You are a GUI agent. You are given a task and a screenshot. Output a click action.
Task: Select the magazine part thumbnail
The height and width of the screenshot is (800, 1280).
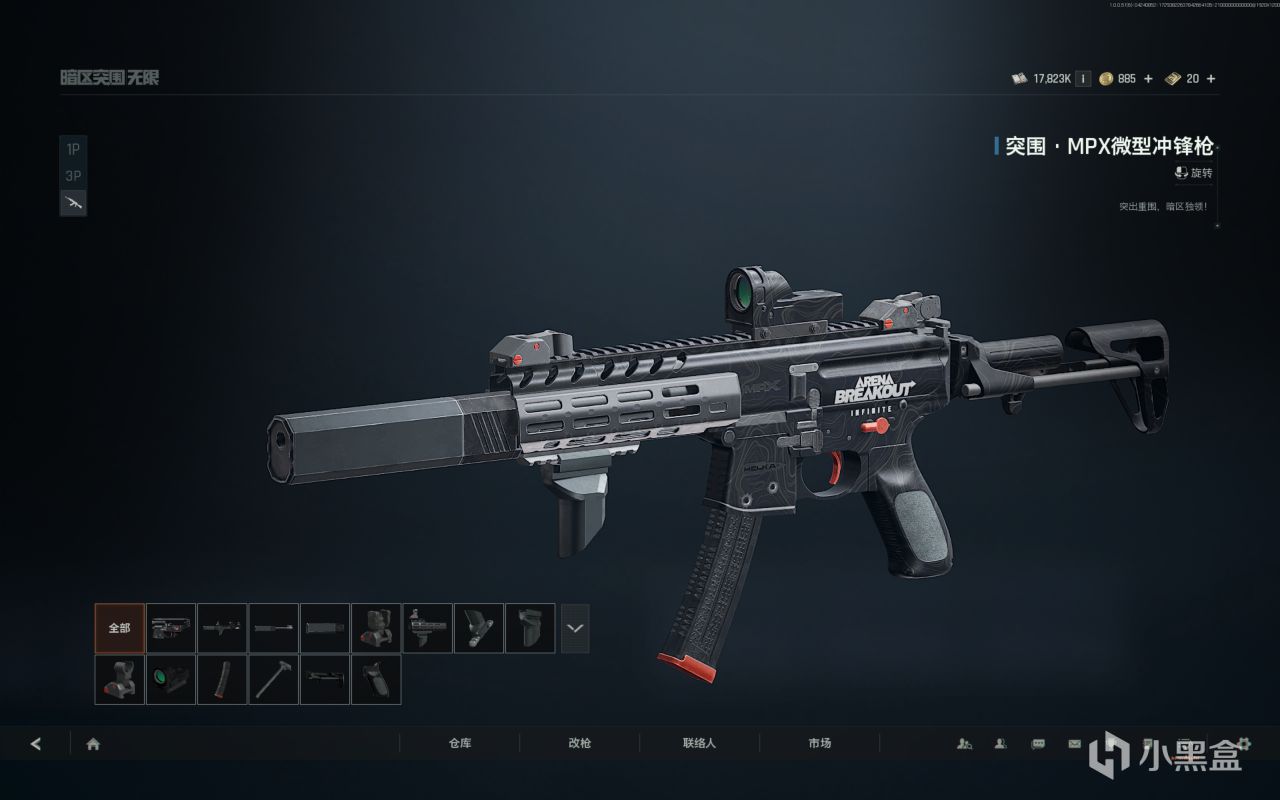222,680
